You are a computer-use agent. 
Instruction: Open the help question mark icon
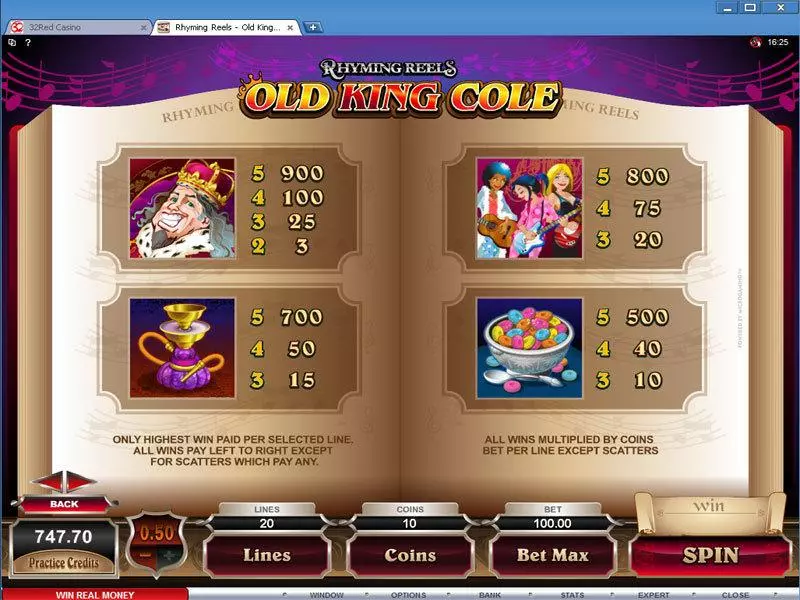[29, 42]
